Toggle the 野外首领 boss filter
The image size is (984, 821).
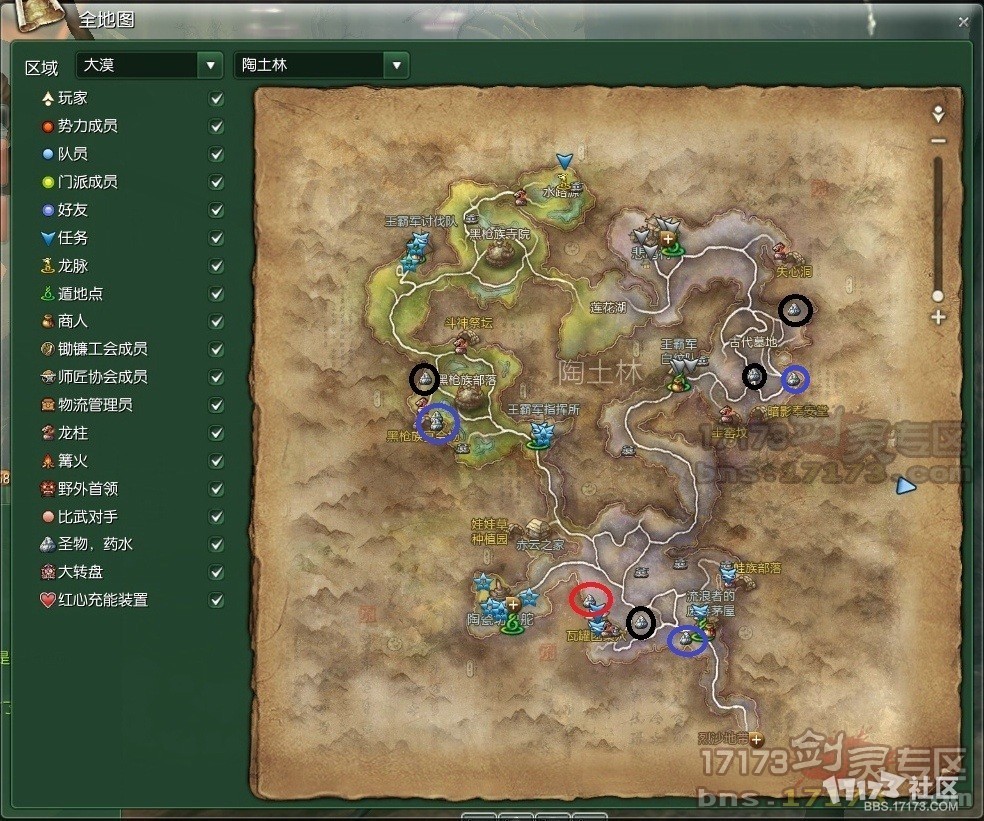click(216, 490)
